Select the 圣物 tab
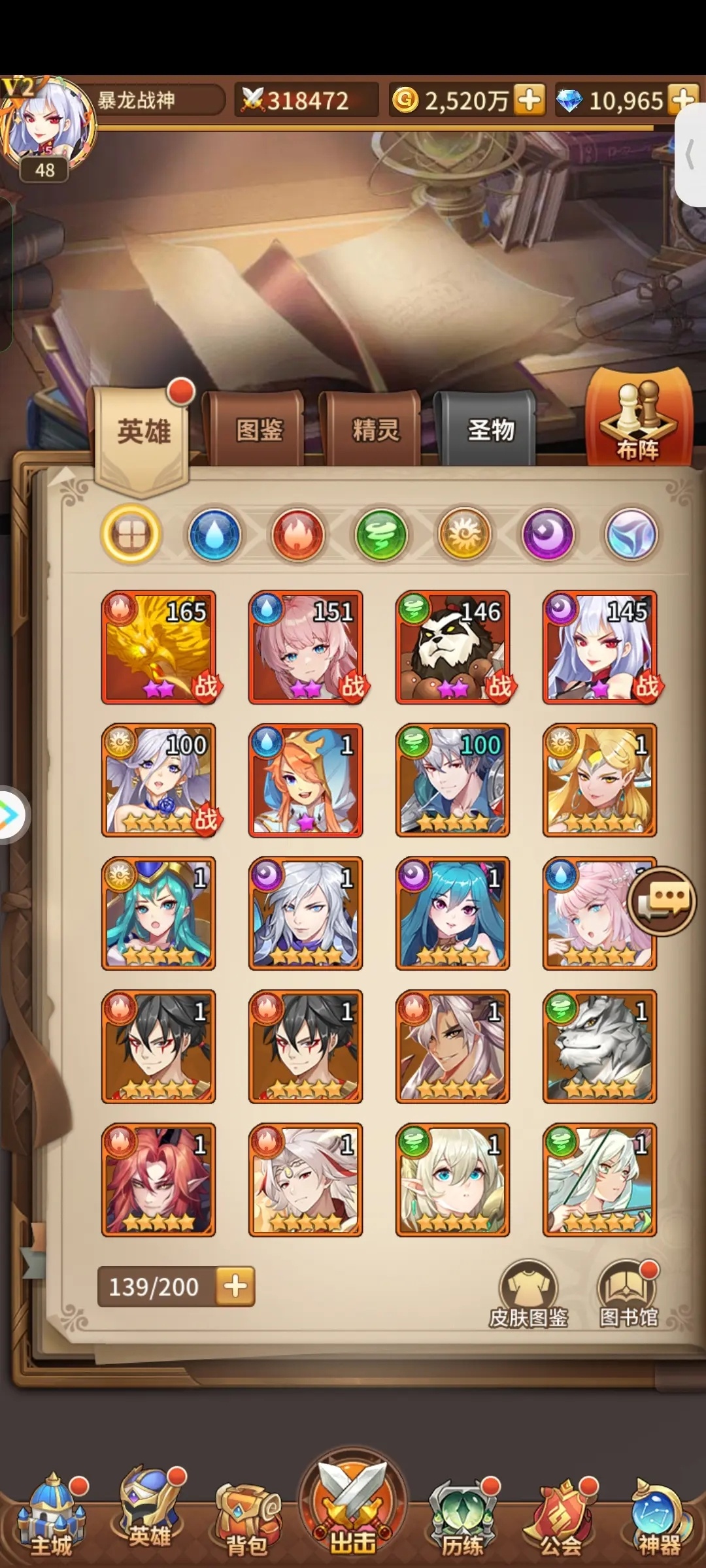This screenshot has width=706, height=1568. click(490, 430)
